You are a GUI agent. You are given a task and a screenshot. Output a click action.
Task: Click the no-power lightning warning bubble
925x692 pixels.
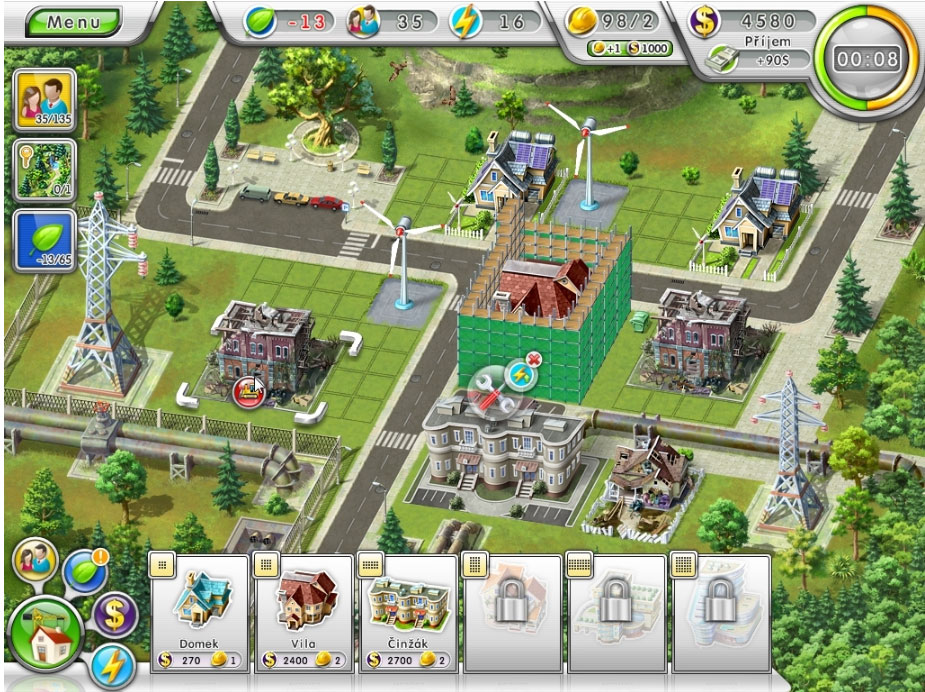pyautogui.click(x=524, y=372)
